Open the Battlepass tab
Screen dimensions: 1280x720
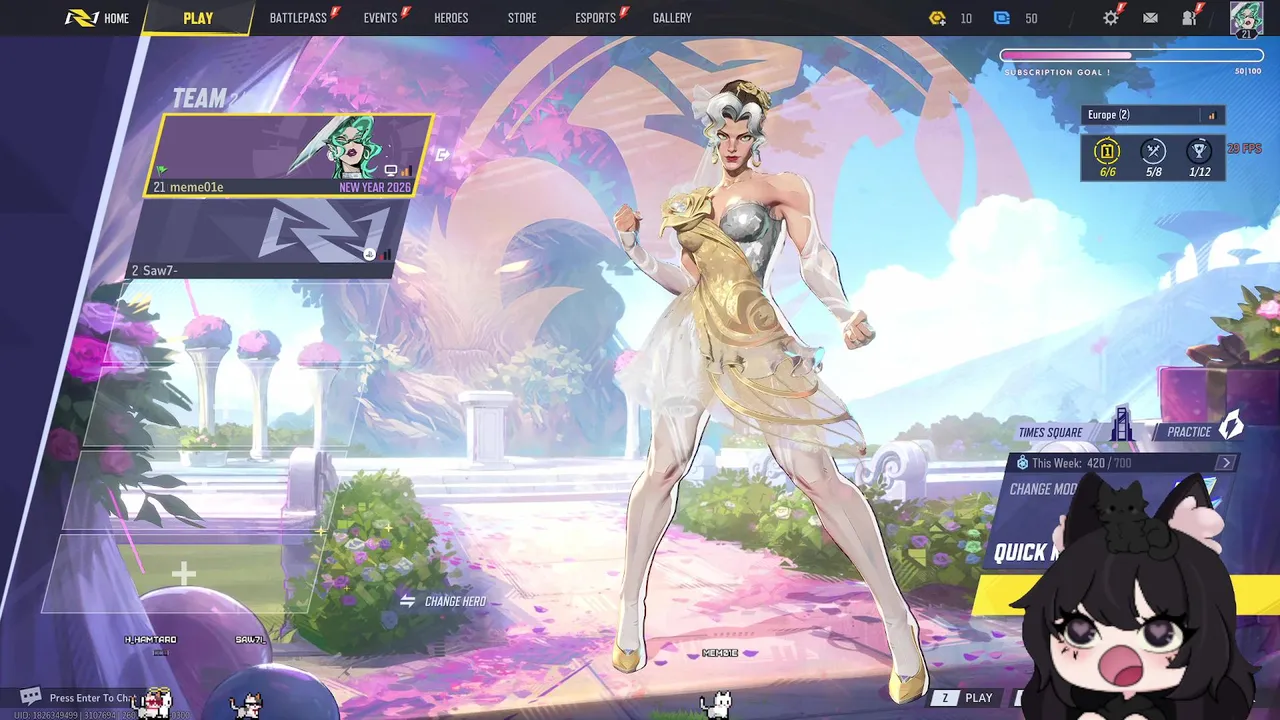click(x=298, y=18)
